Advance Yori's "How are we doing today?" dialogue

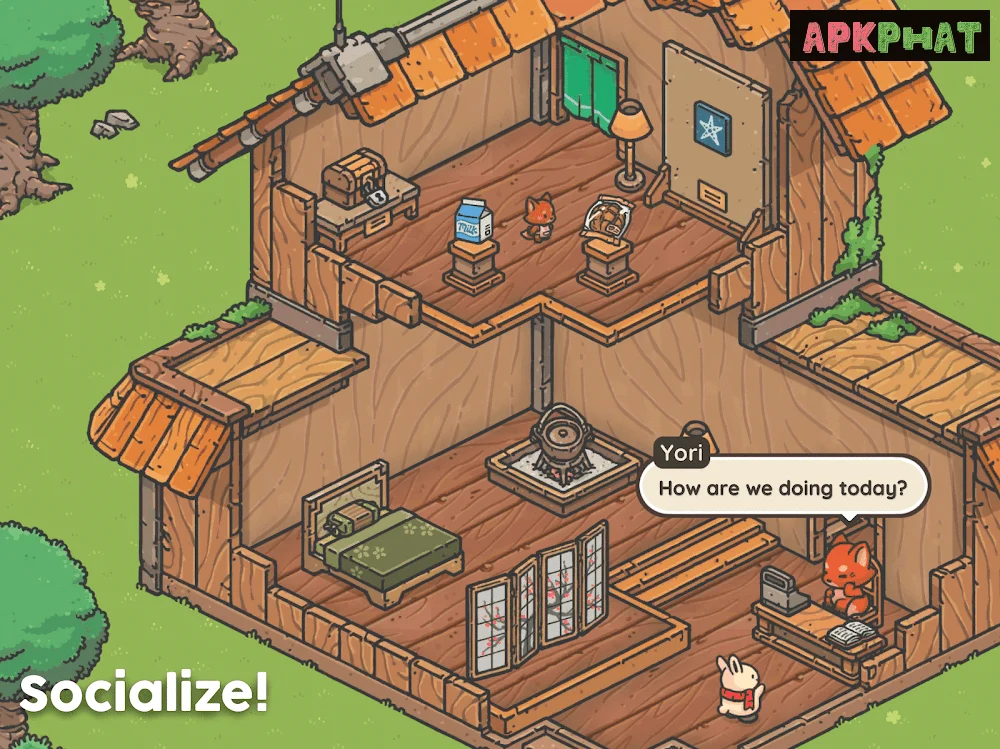[783, 489]
